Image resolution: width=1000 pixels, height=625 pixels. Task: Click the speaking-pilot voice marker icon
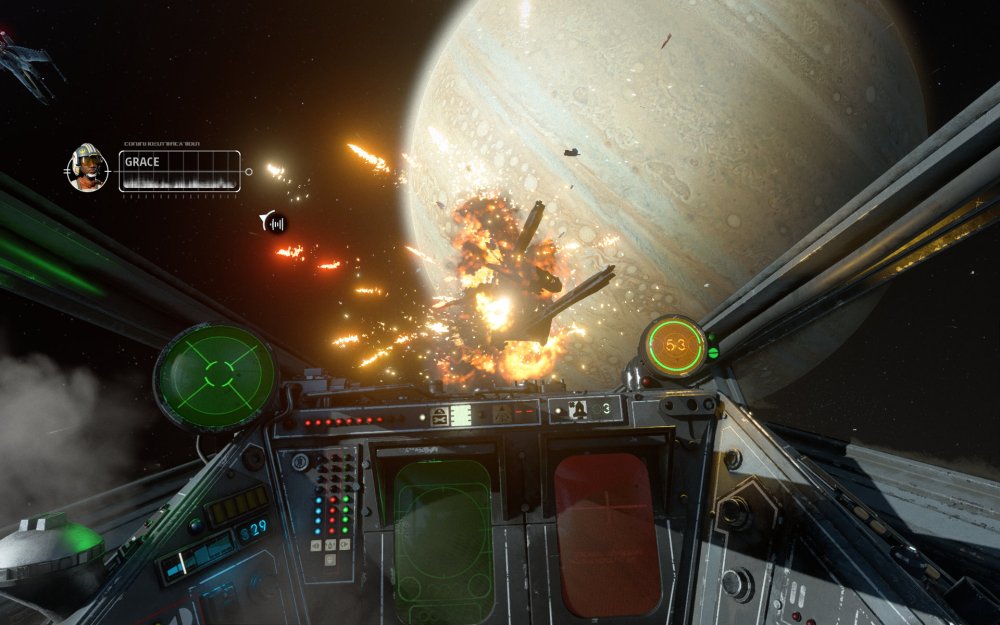coord(273,222)
